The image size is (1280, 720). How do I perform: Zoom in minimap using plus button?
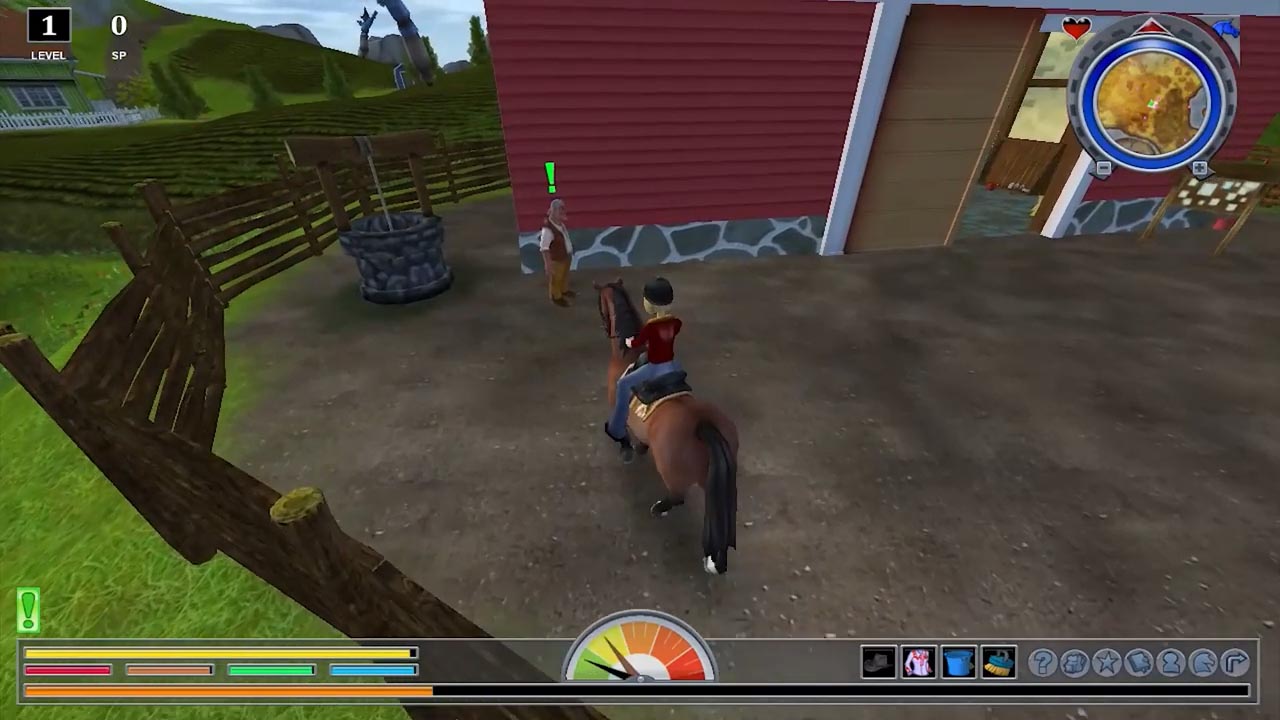point(1199,168)
